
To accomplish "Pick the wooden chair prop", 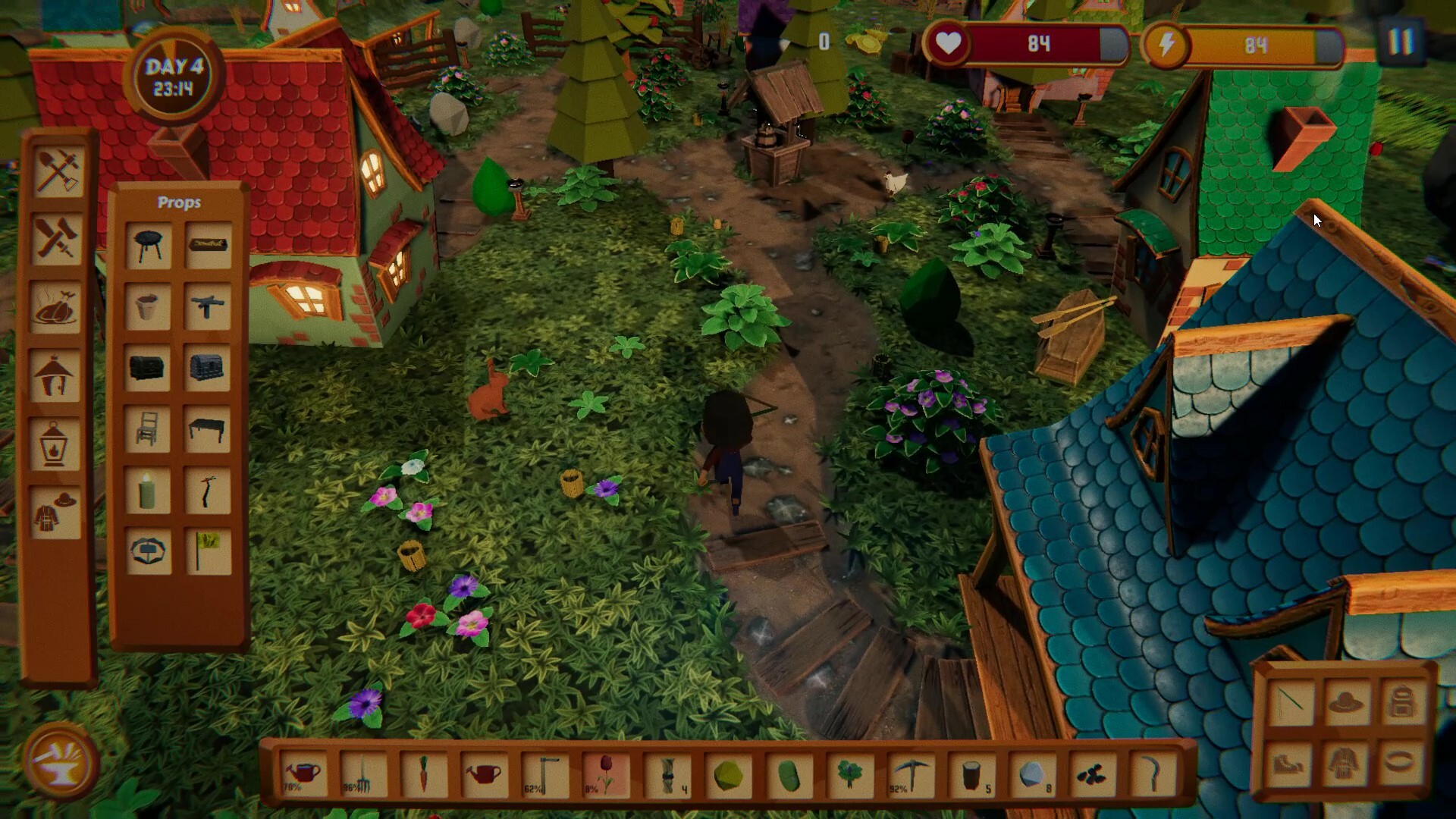I will click(x=147, y=428).
